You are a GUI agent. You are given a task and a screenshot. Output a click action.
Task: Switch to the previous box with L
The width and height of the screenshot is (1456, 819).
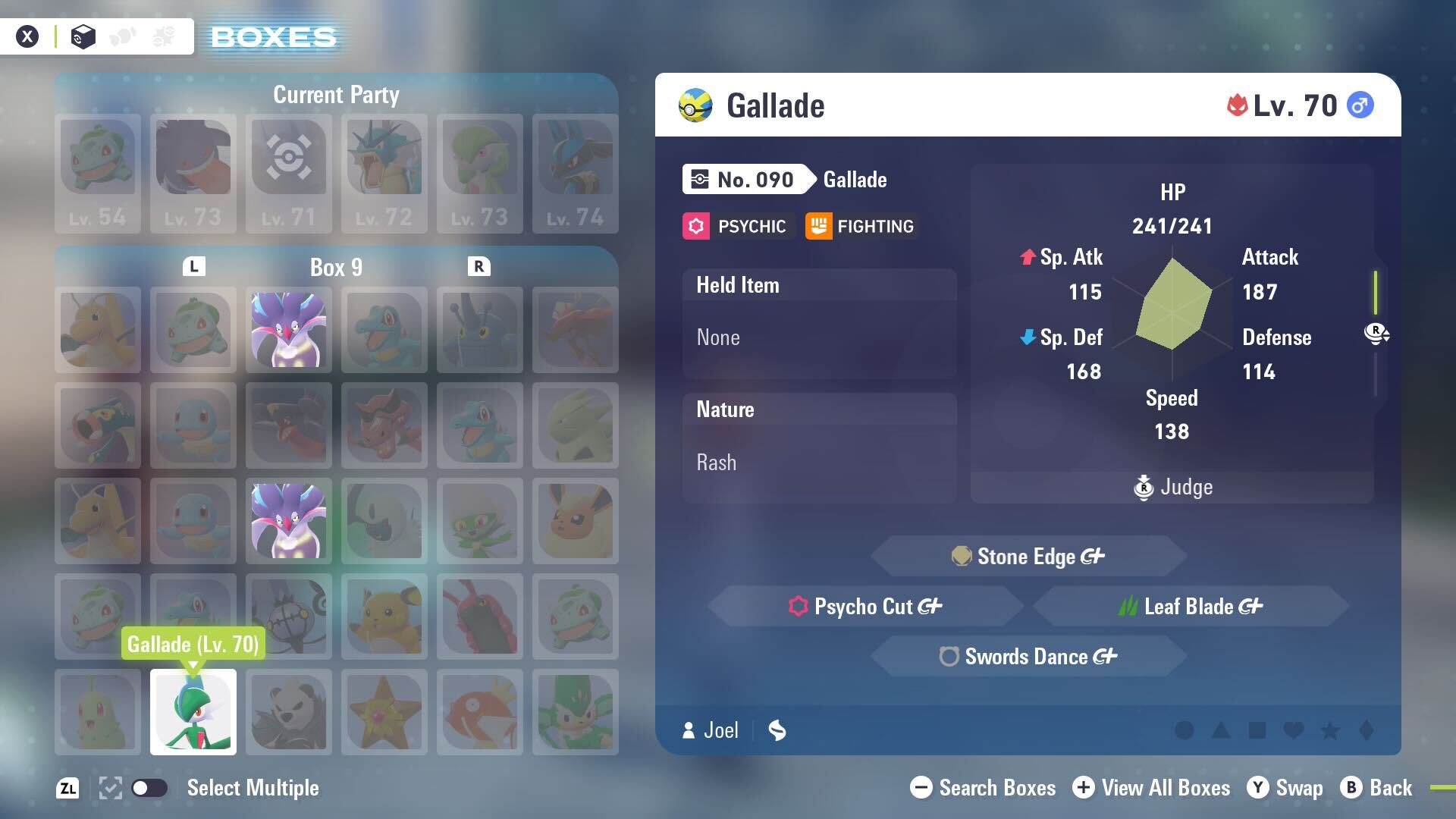[x=195, y=266]
